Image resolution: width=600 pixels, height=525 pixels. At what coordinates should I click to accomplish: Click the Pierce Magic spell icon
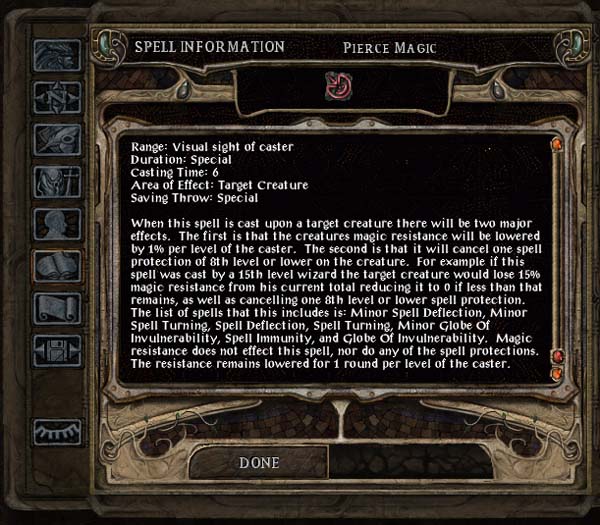336,88
